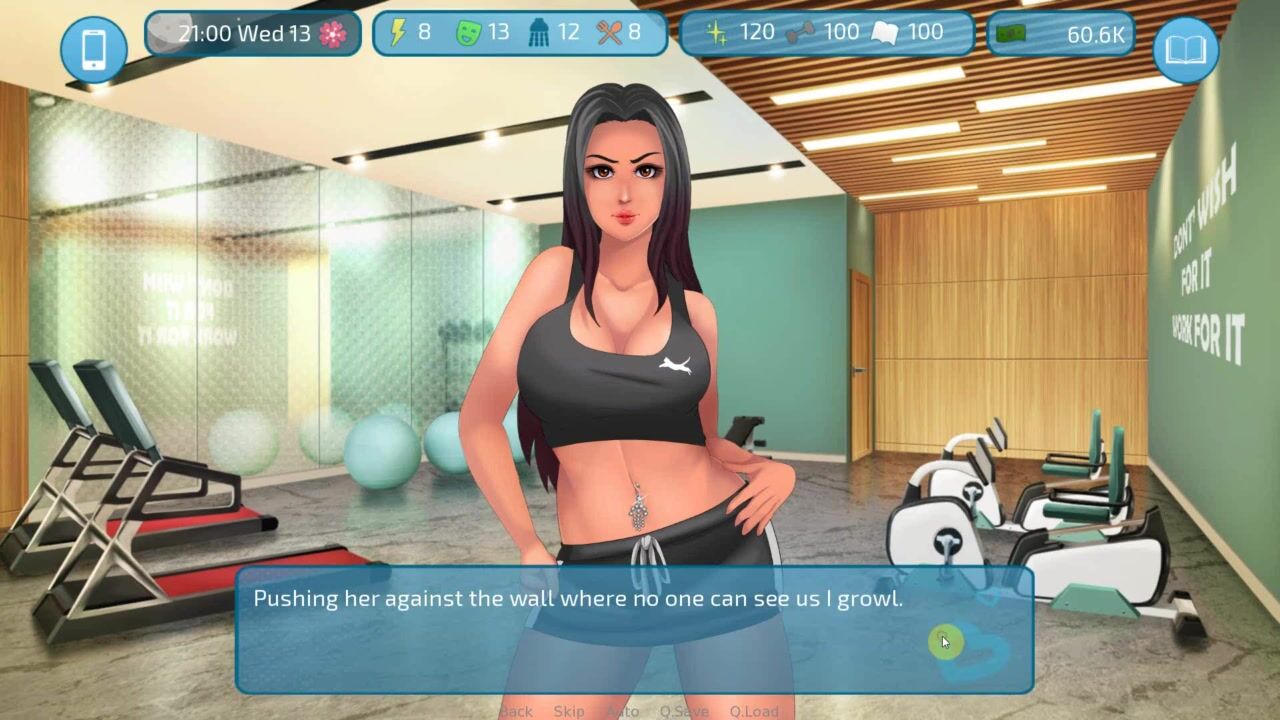This screenshot has width=1280, height=720.
Task: Quick load with Q.Load
Action: (x=754, y=711)
